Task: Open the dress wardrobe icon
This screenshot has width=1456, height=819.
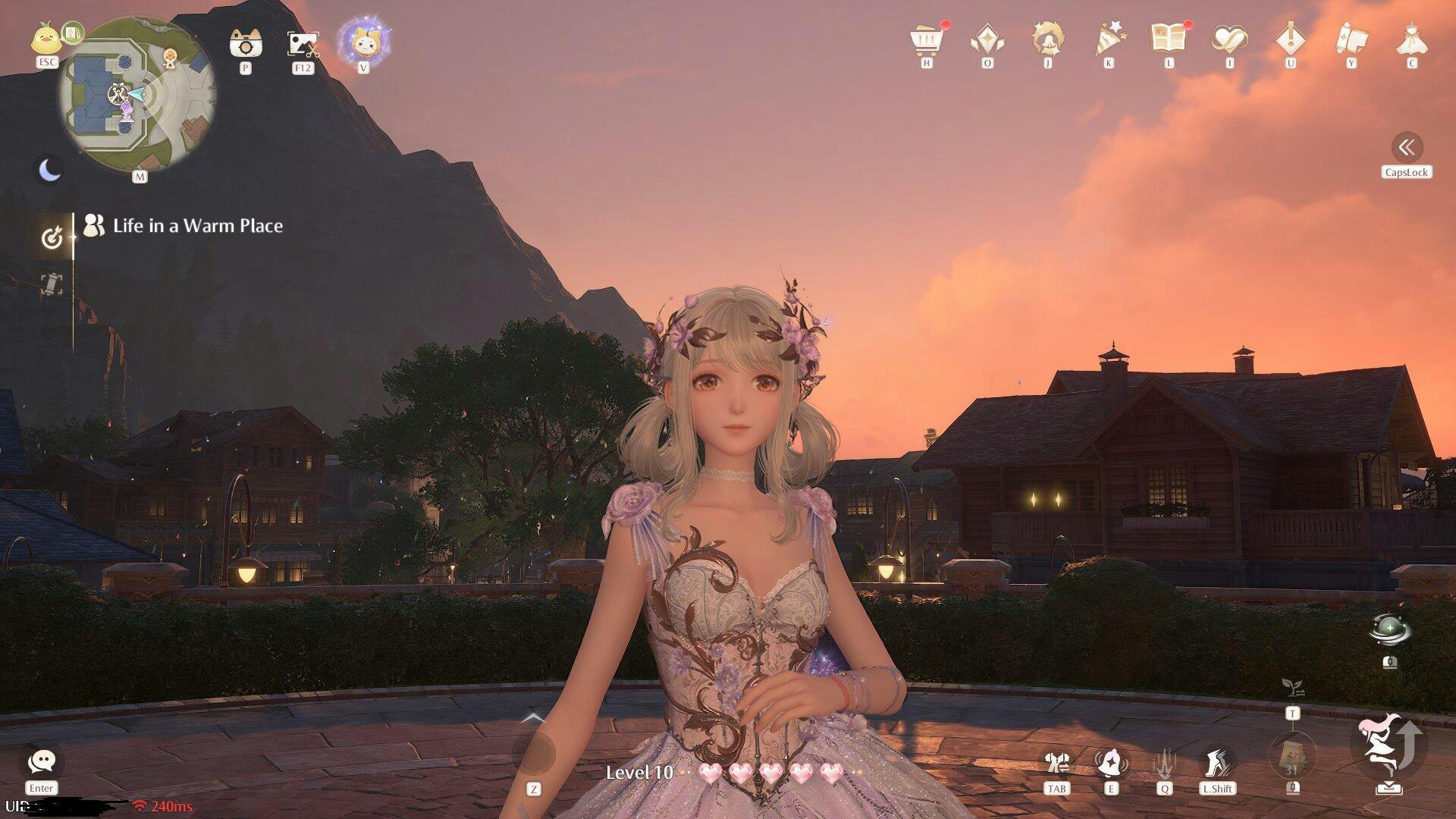Action: tap(1411, 39)
